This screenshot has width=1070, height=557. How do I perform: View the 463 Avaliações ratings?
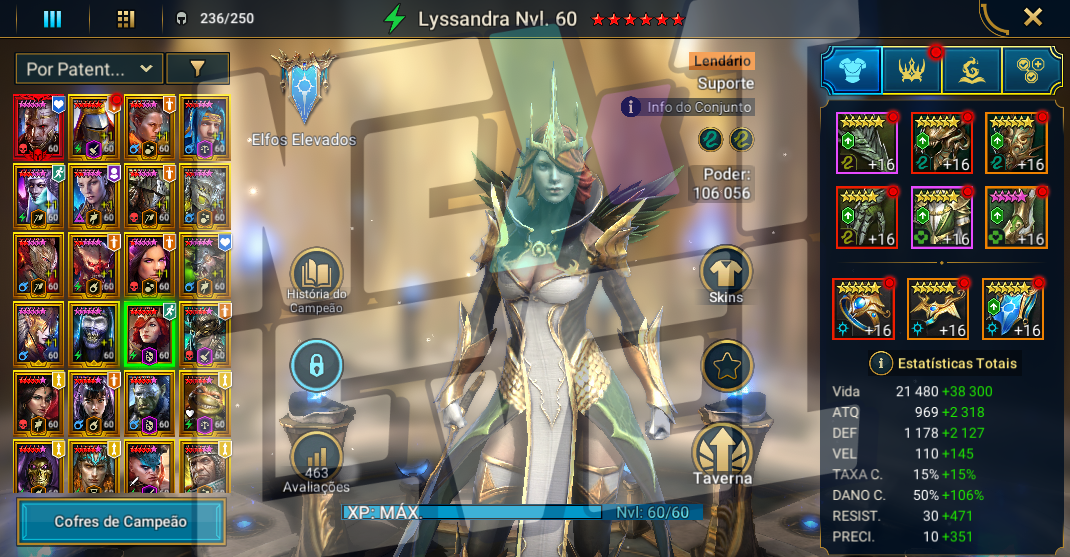[317, 462]
